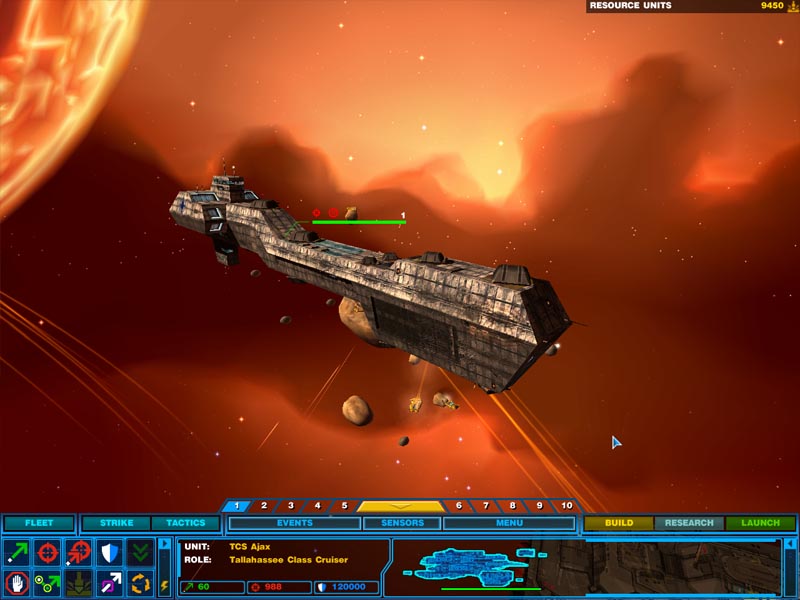Select control group 10 tab
This screenshot has height=600, width=800.
coord(567,506)
